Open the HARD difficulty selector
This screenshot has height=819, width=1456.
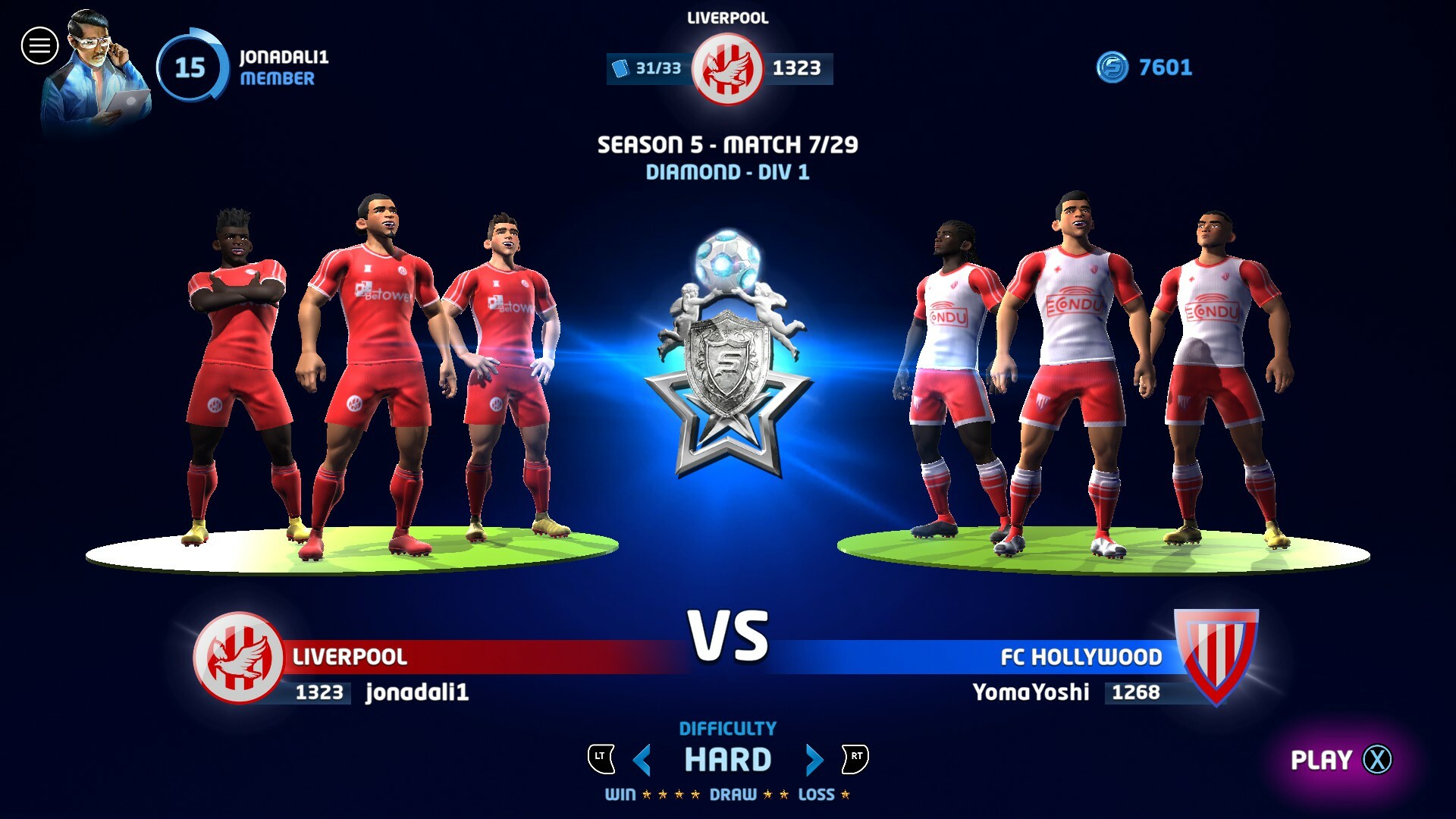(727, 757)
